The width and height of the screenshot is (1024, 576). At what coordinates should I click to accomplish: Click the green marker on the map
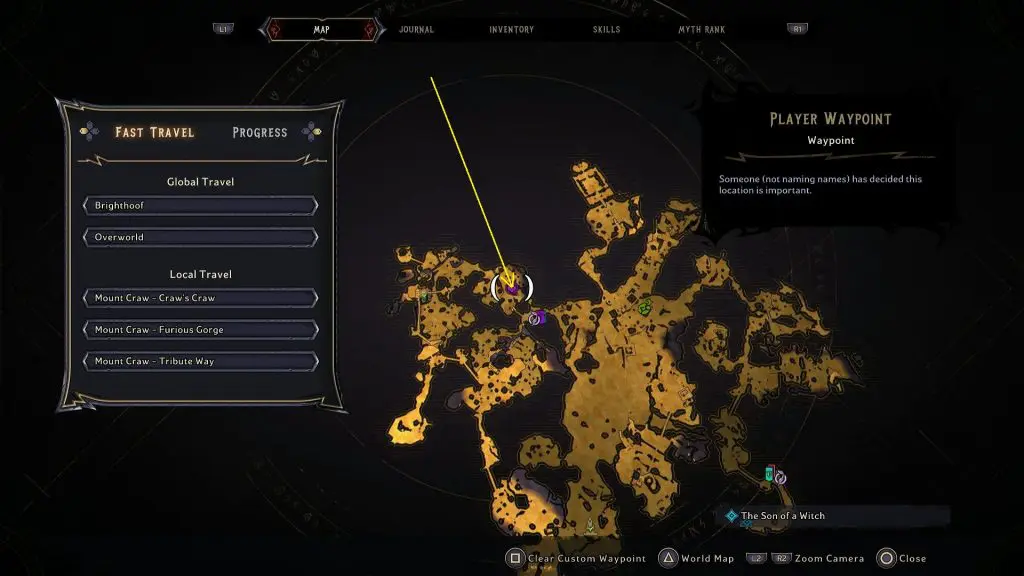pos(646,306)
